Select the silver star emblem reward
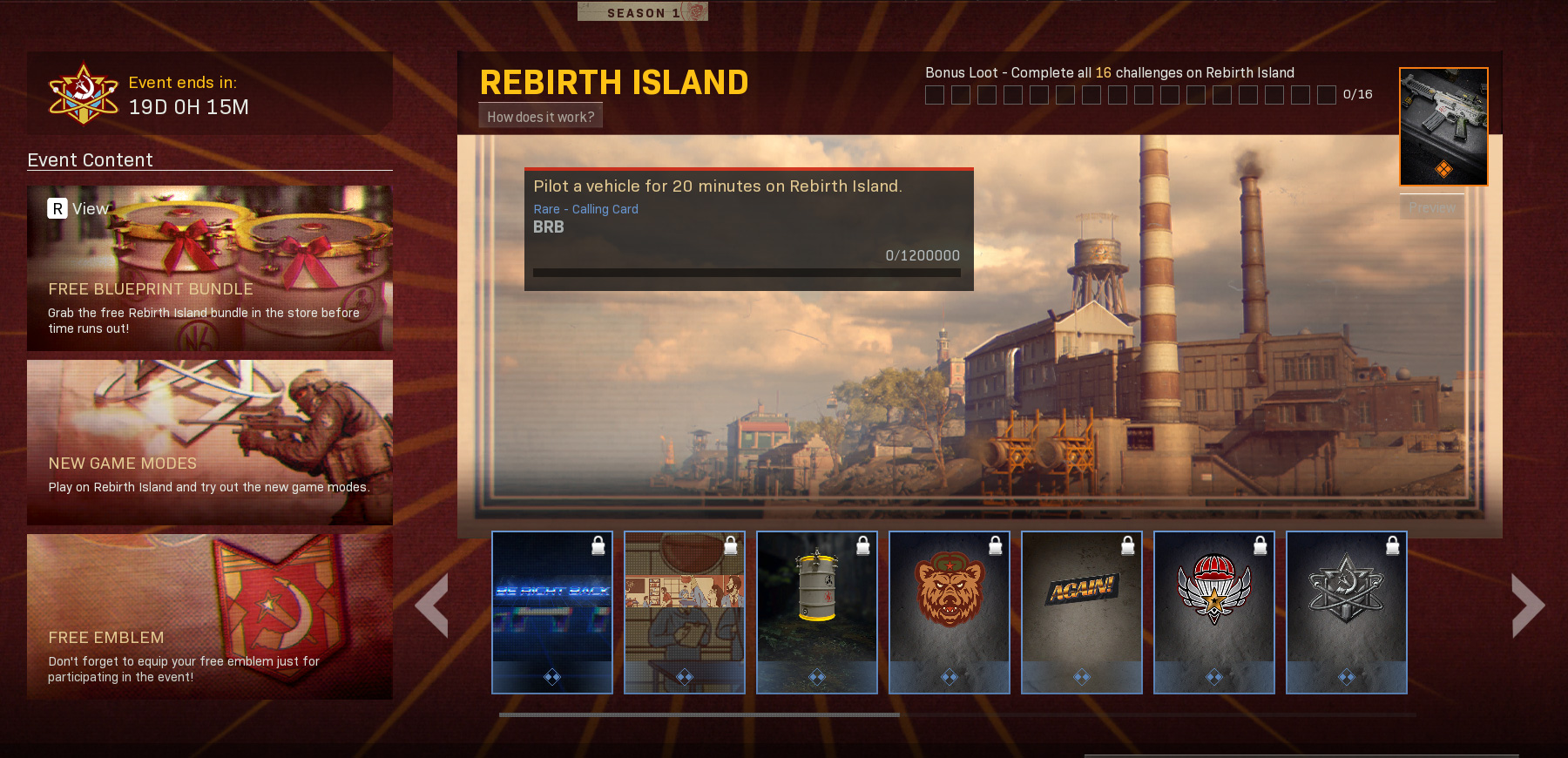 (x=1346, y=610)
